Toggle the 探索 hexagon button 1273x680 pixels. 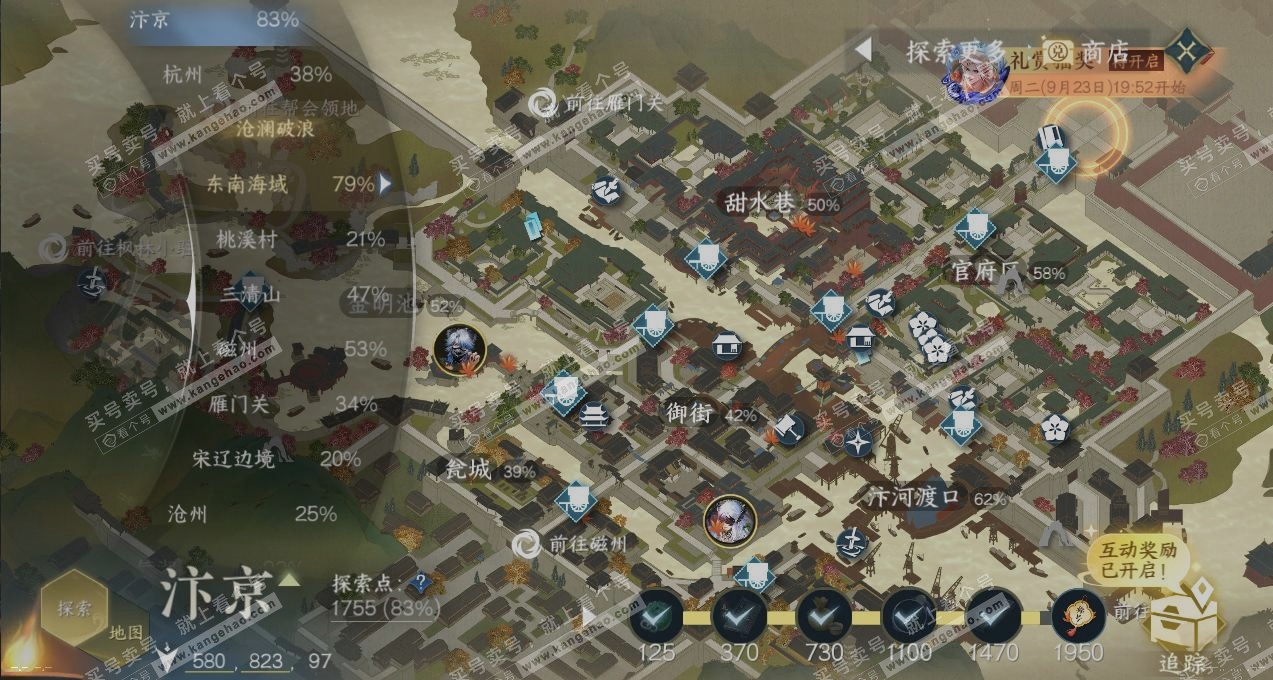74,607
